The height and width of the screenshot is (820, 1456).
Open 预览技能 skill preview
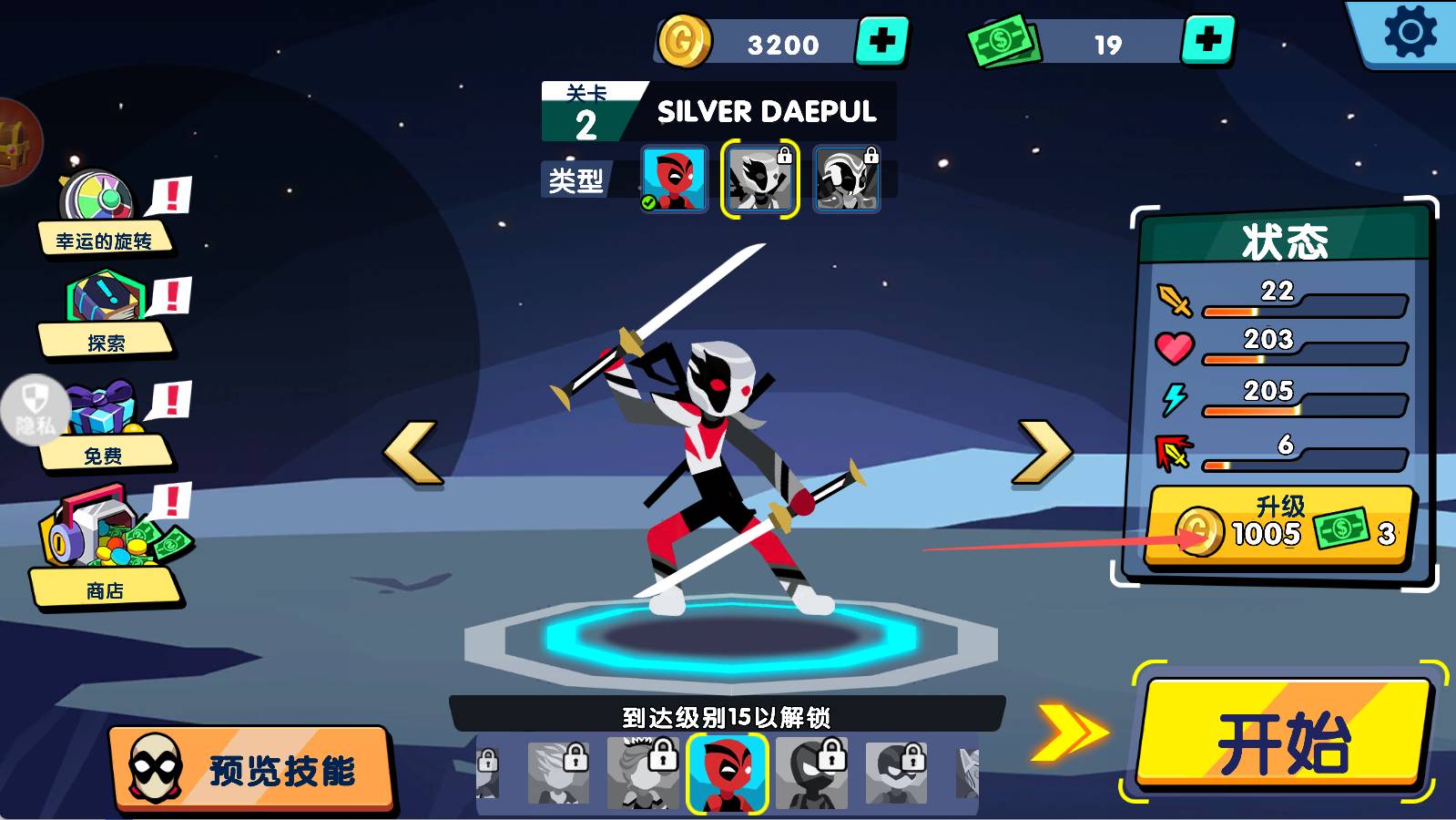[x=251, y=768]
